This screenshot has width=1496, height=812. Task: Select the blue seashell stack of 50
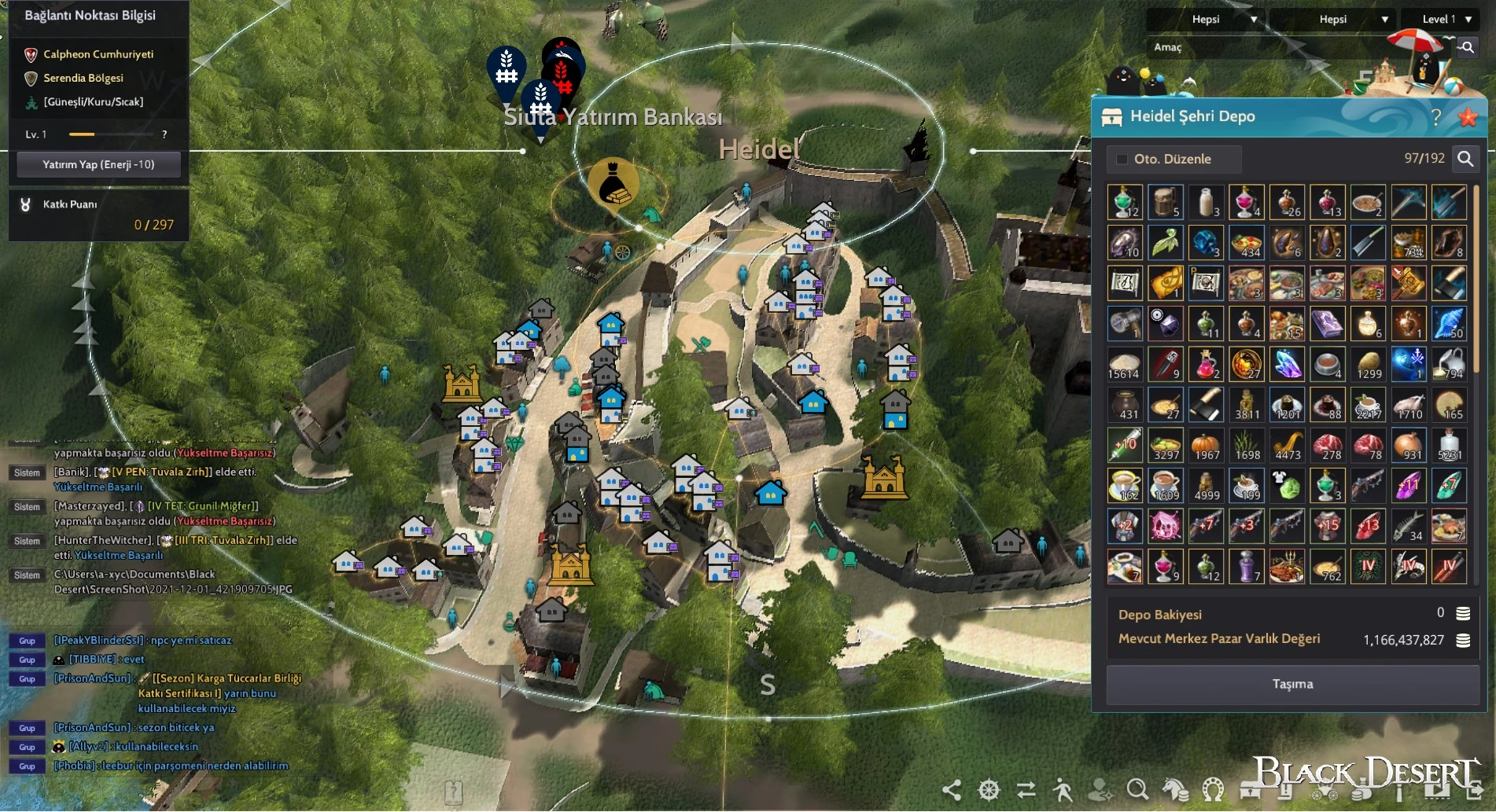pos(1449,323)
